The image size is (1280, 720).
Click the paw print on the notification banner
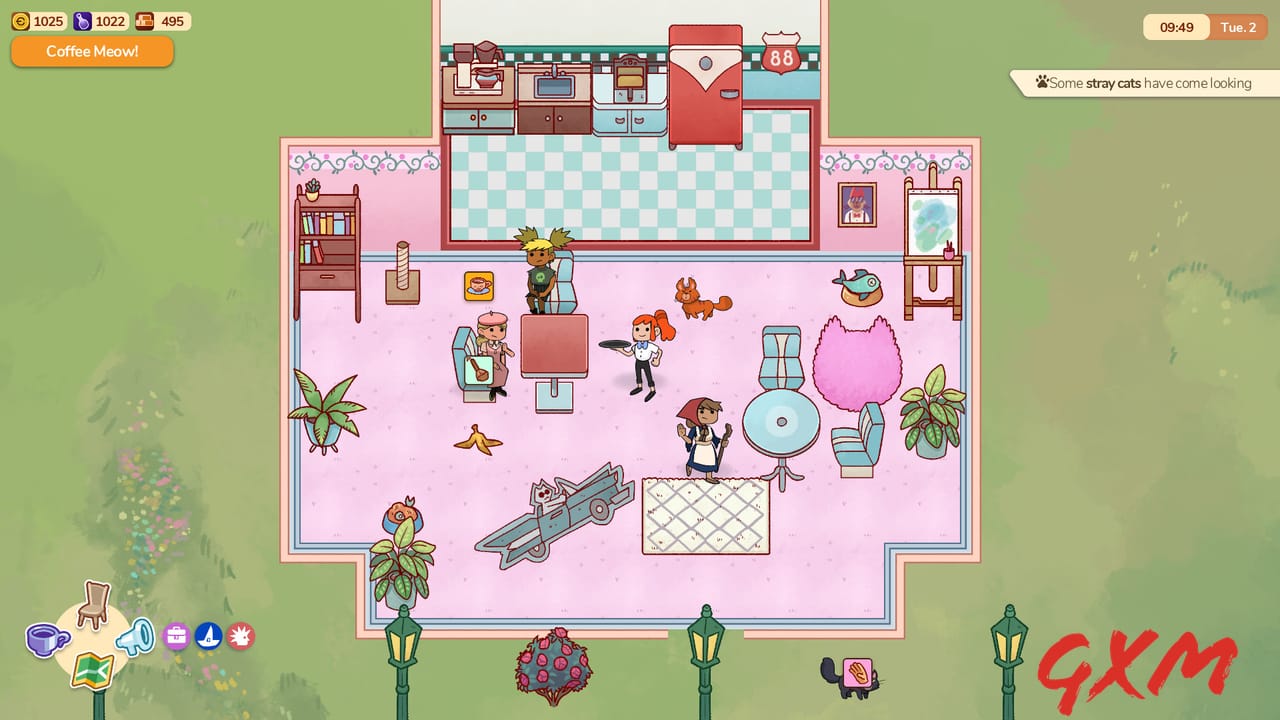(1044, 83)
